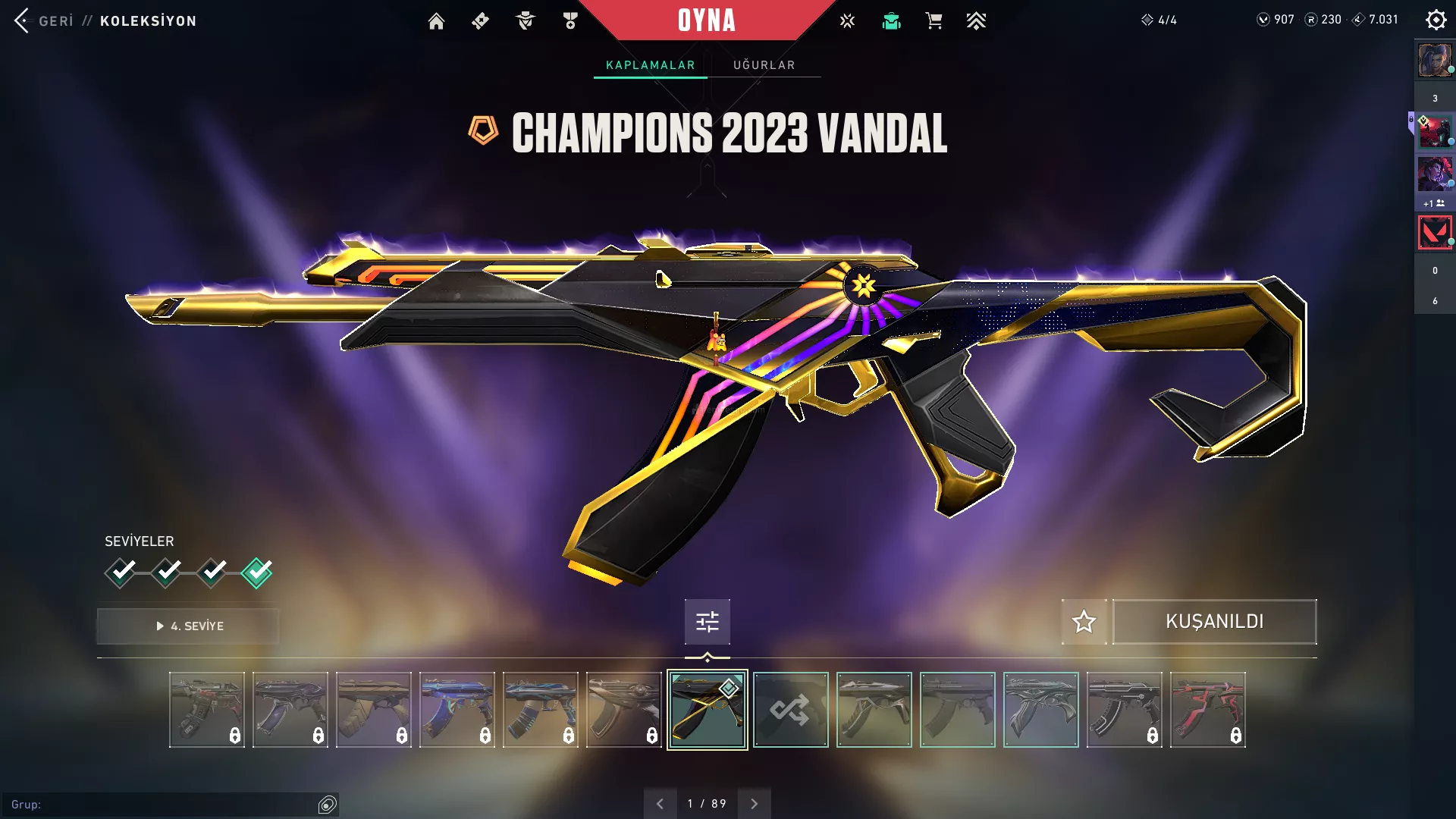The height and width of the screenshot is (819, 1456).
Task: Select the Champions 2023 Vandal thumbnail
Action: point(707,710)
